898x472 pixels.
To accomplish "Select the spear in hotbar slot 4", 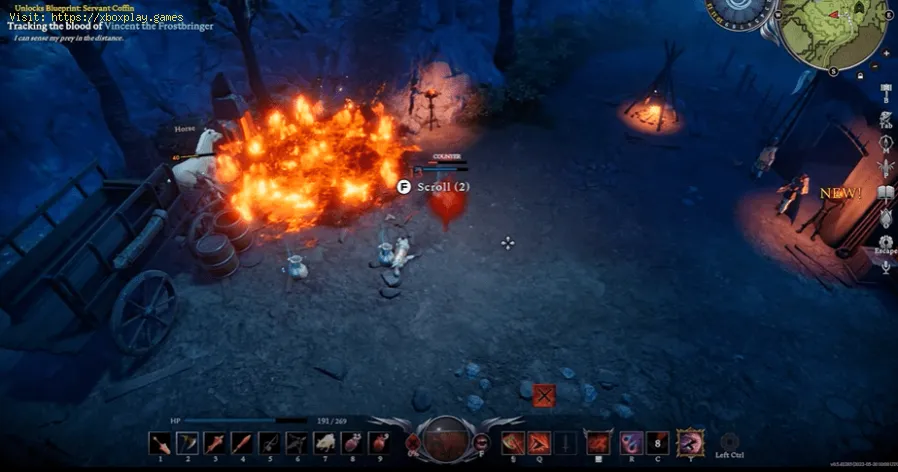I will tap(241, 442).
